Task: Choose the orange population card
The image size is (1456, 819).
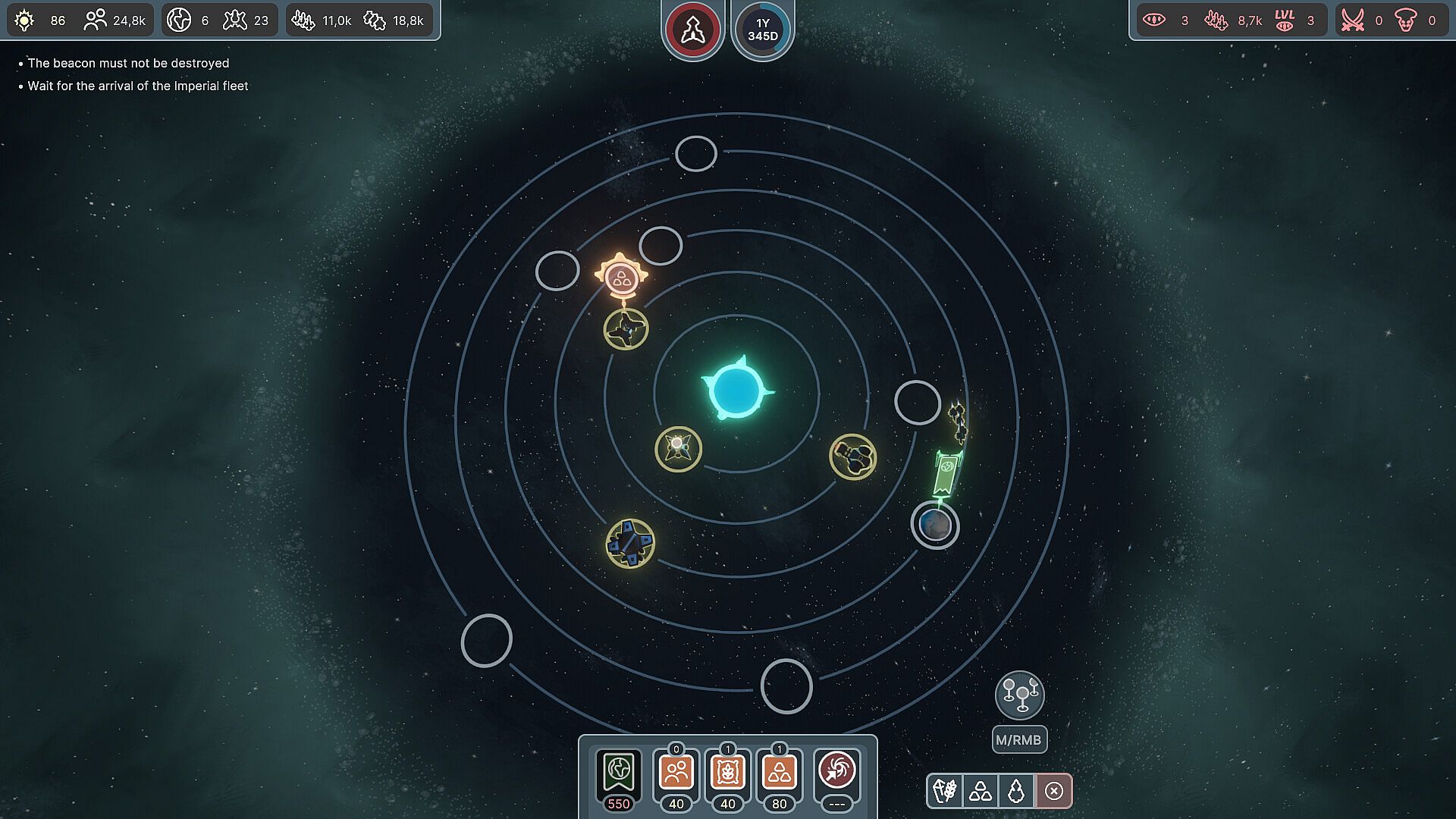Action: [x=676, y=773]
